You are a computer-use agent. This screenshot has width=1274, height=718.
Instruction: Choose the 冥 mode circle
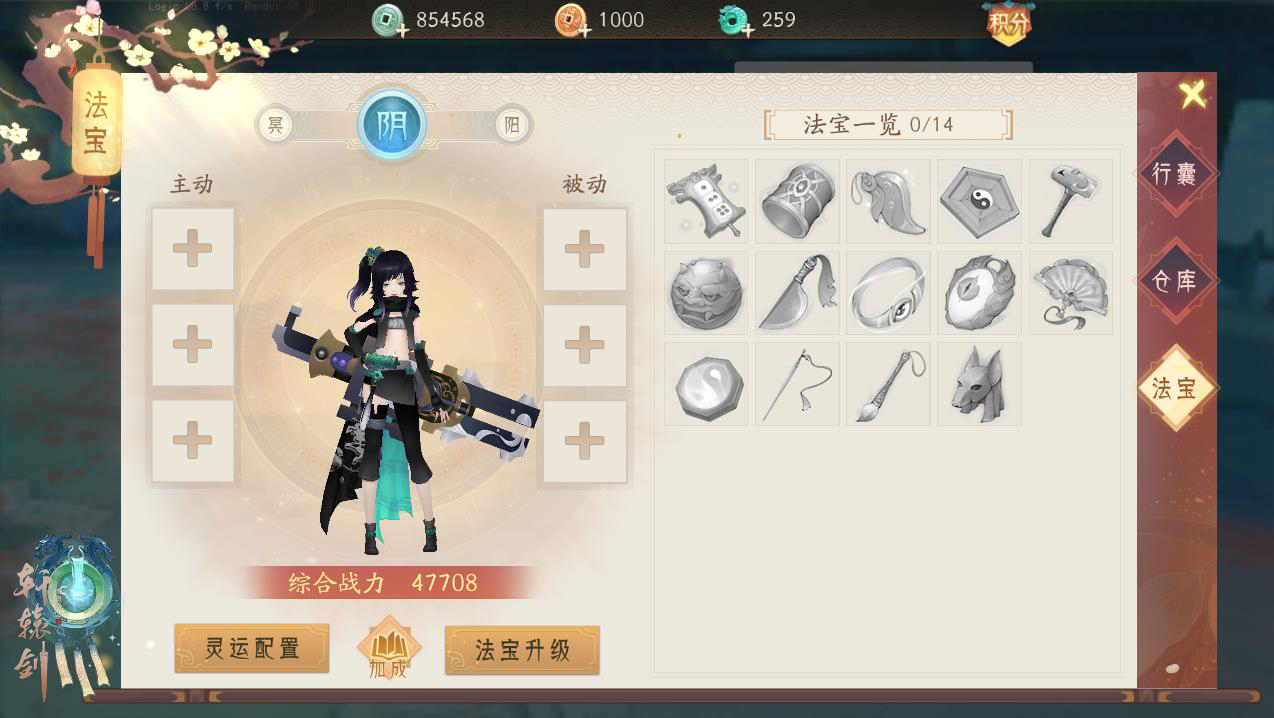tap(274, 126)
